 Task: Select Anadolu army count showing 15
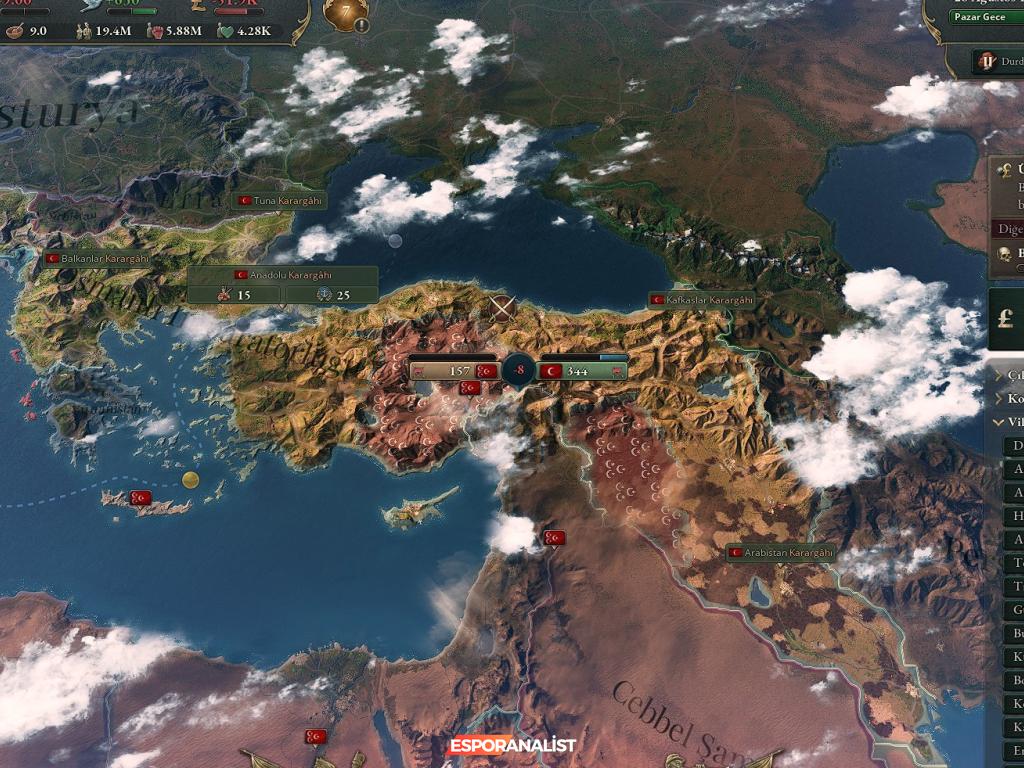(236, 295)
